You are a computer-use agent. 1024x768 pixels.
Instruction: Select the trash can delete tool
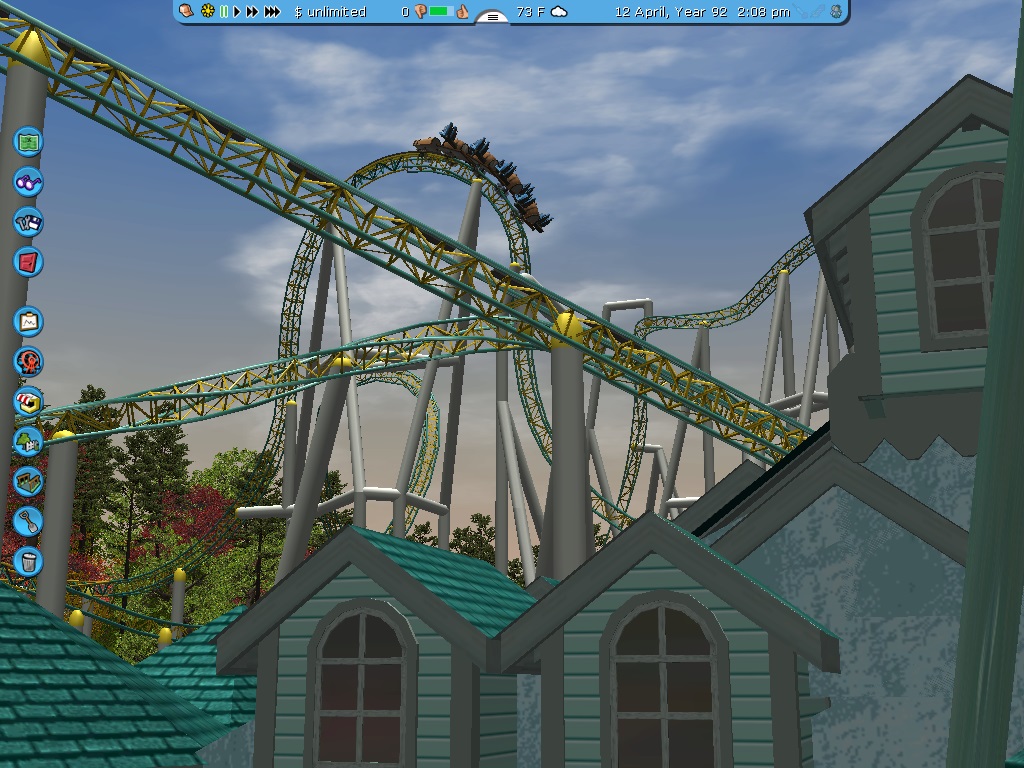click(x=29, y=560)
